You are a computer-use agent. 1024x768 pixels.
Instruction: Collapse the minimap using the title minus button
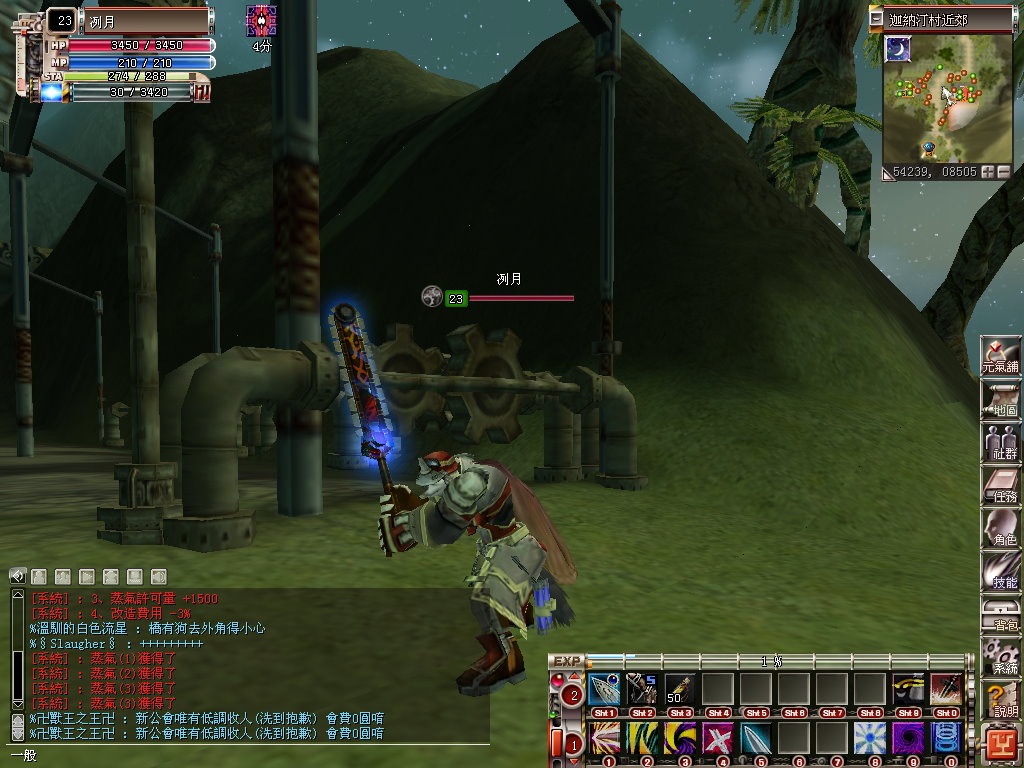877,19
